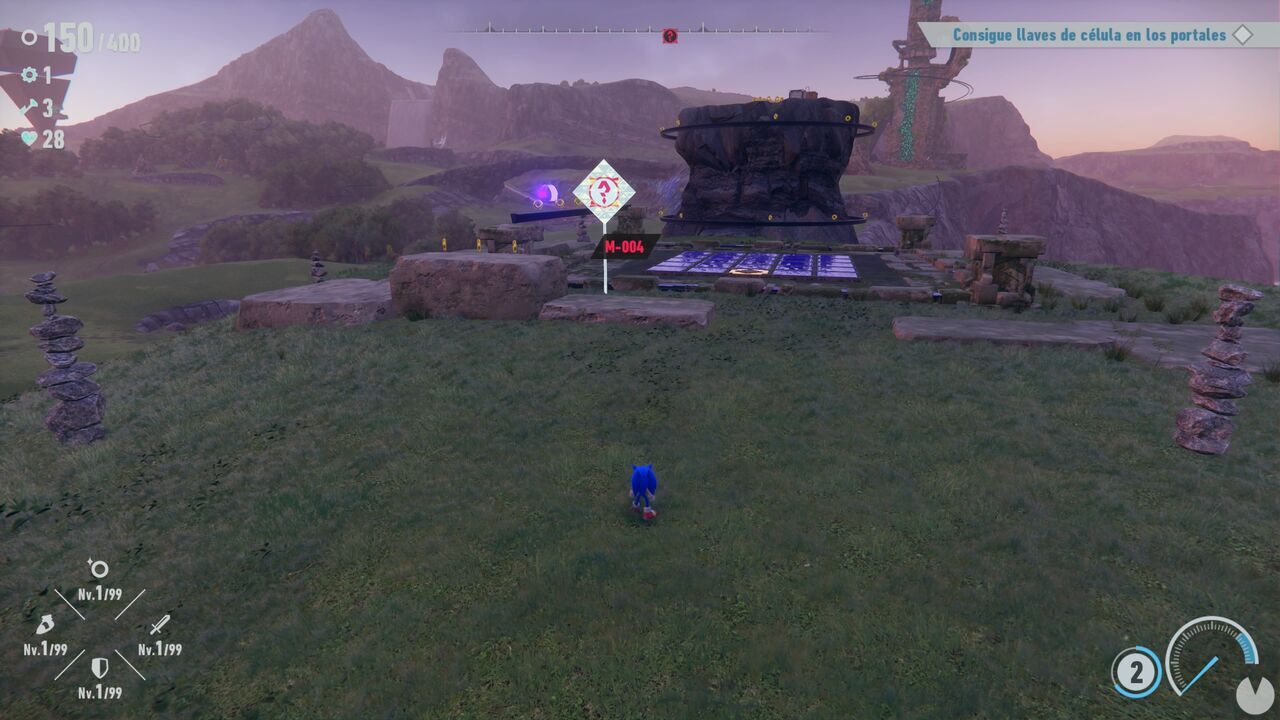Expand the Nv.1/99 defense level readout

point(100,691)
